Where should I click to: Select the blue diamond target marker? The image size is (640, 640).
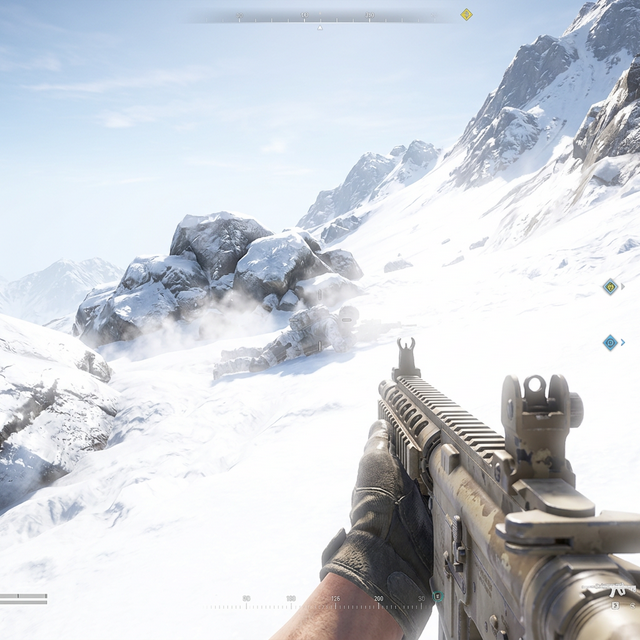click(x=610, y=342)
